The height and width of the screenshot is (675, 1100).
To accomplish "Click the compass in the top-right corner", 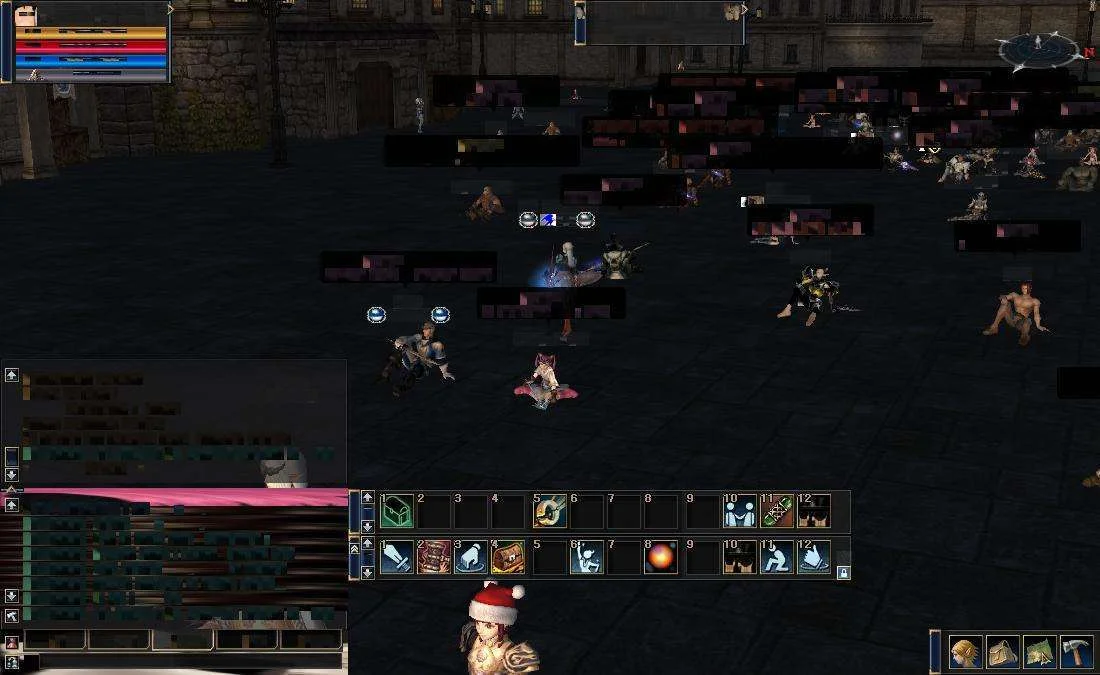I will pyautogui.click(x=1040, y=48).
